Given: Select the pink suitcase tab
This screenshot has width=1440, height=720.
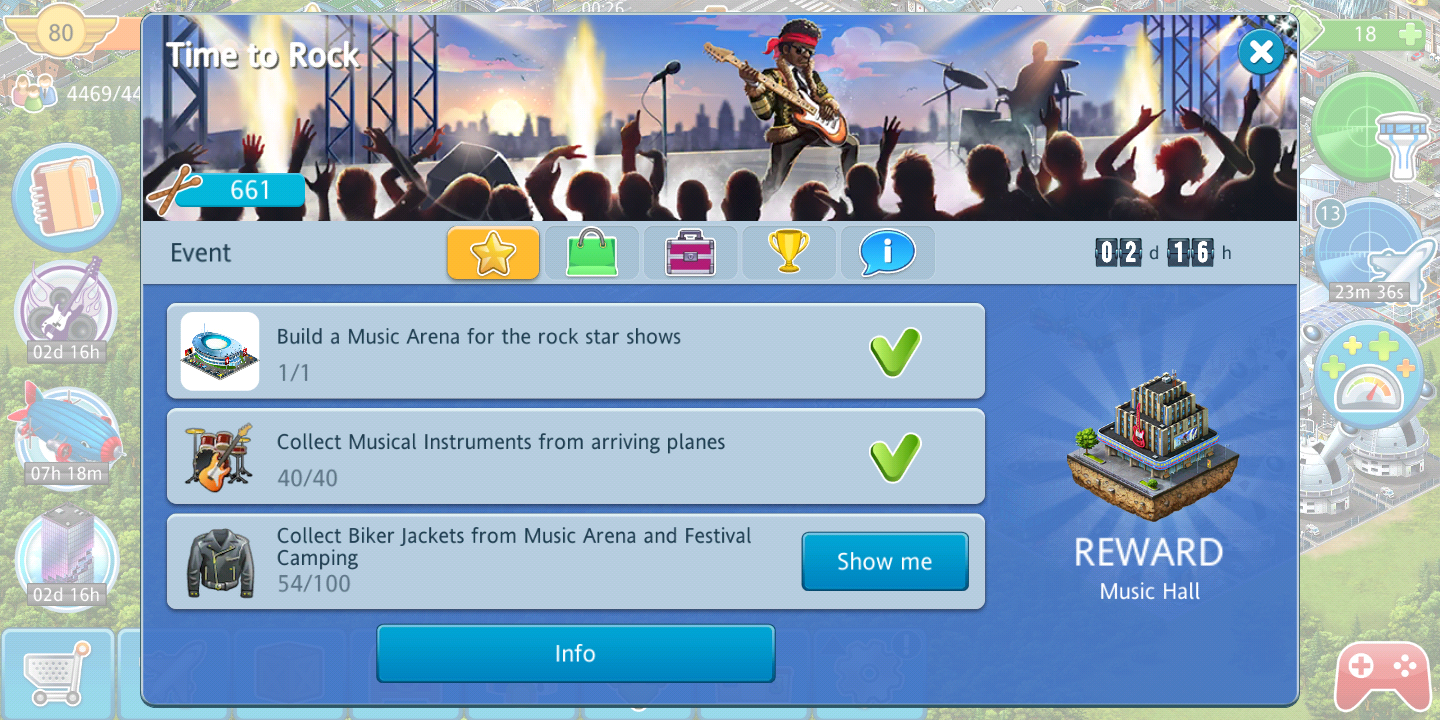Looking at the screenshot, I should point(690,253).
